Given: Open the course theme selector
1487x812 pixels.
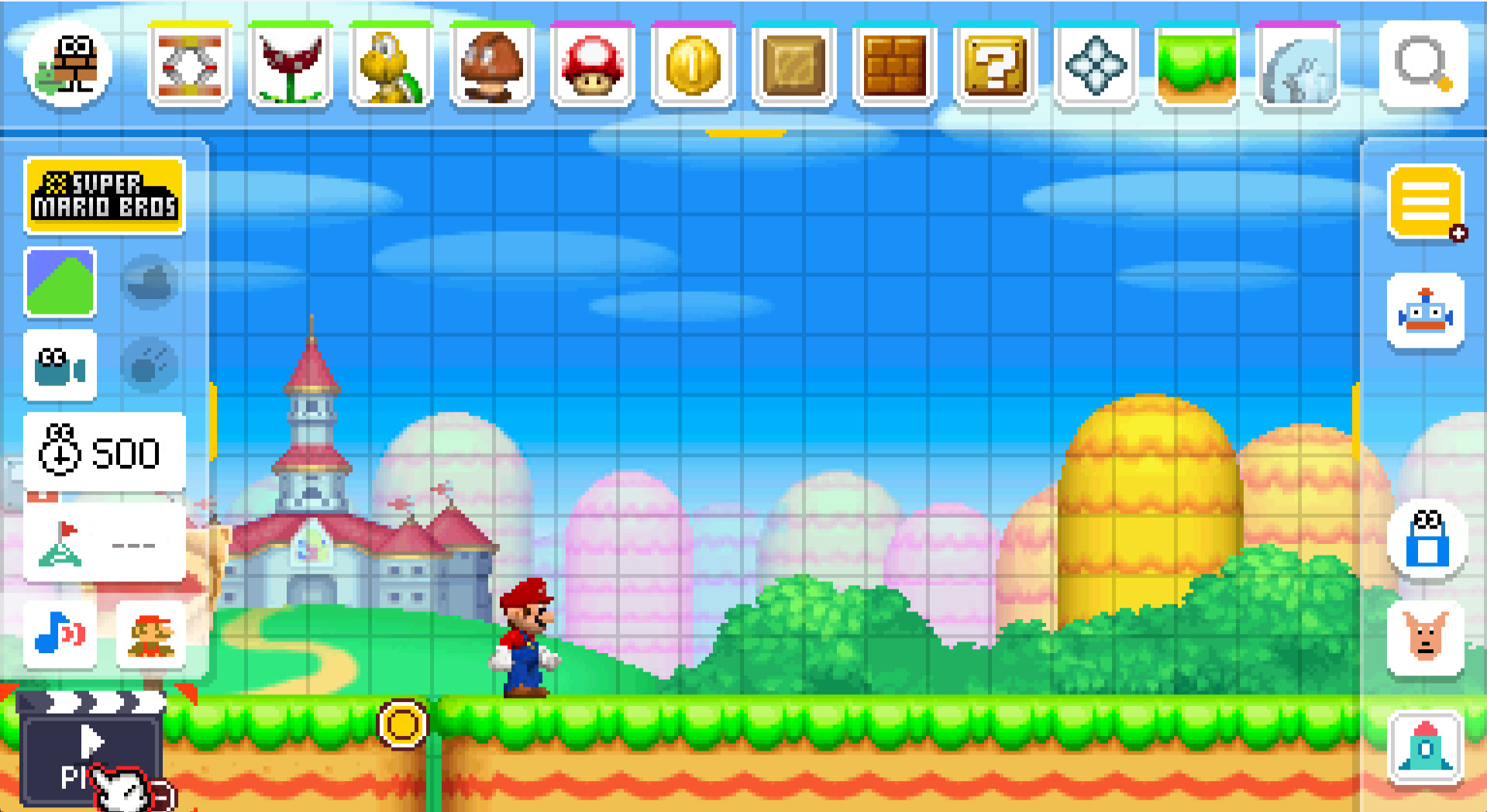Looking at the screenshot, I should click(x=60, y=283).
